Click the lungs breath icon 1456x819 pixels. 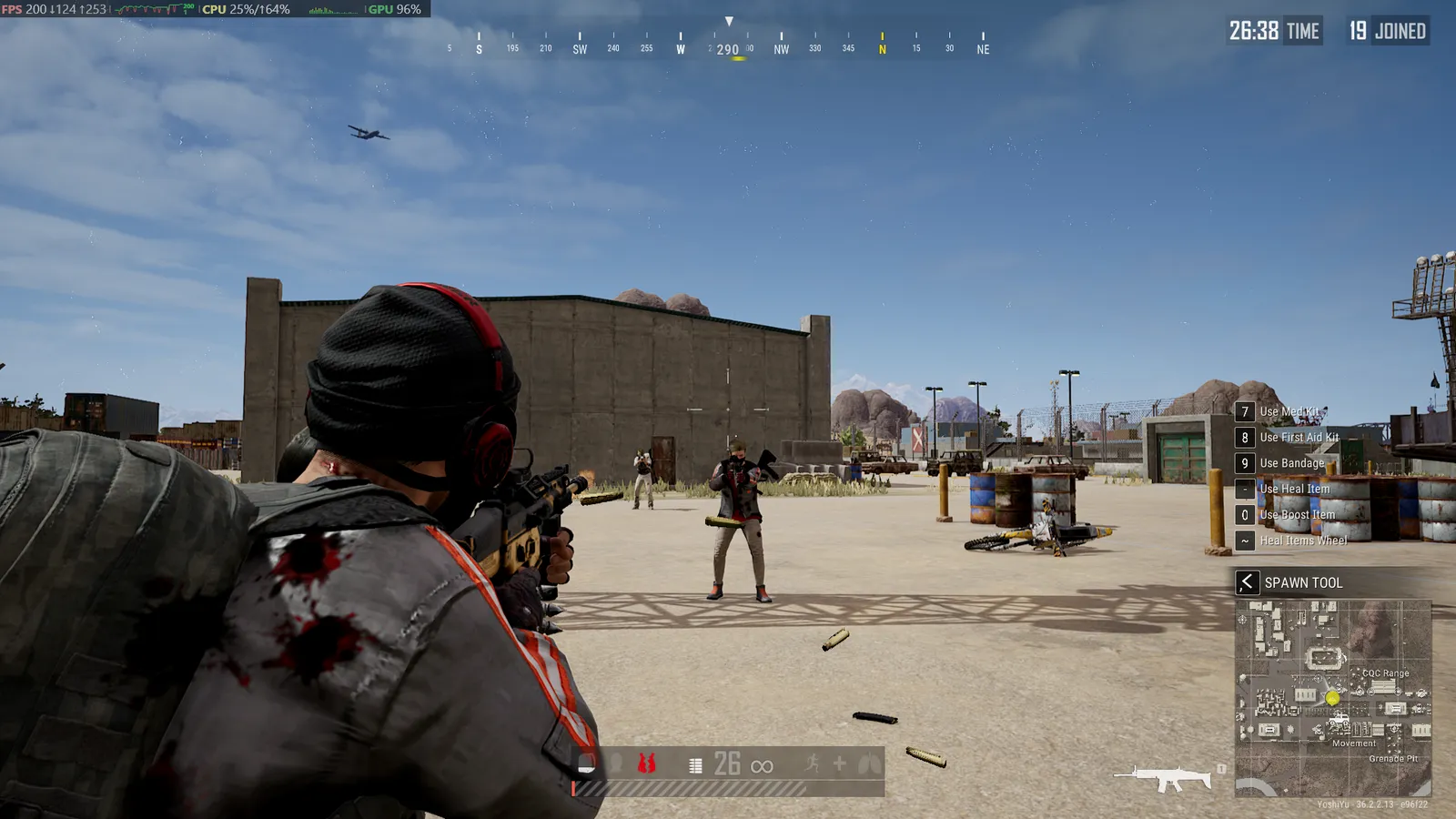(869, 763)
